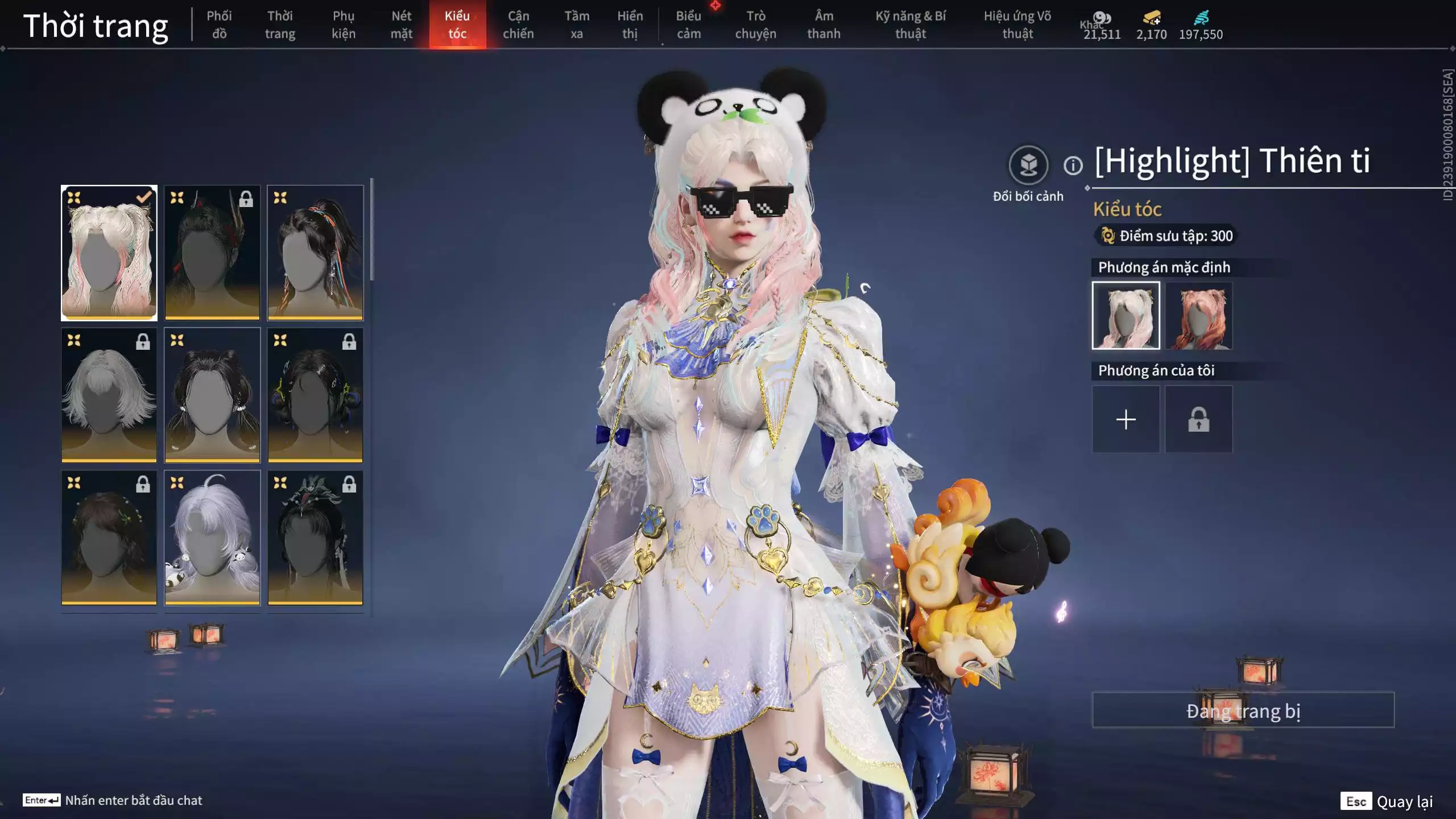The height and width of the screenshot is (819, 1456).
Task: Switch to the Tầm xa tab
Action: tap(577, 24)
